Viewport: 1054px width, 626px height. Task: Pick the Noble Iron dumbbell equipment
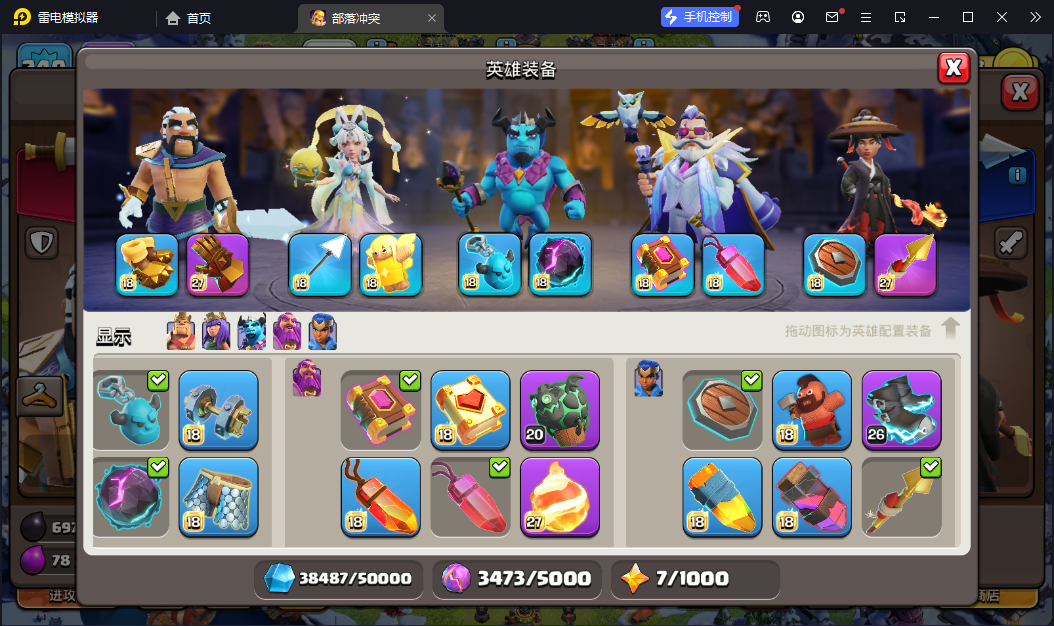[x=218, y=410]
